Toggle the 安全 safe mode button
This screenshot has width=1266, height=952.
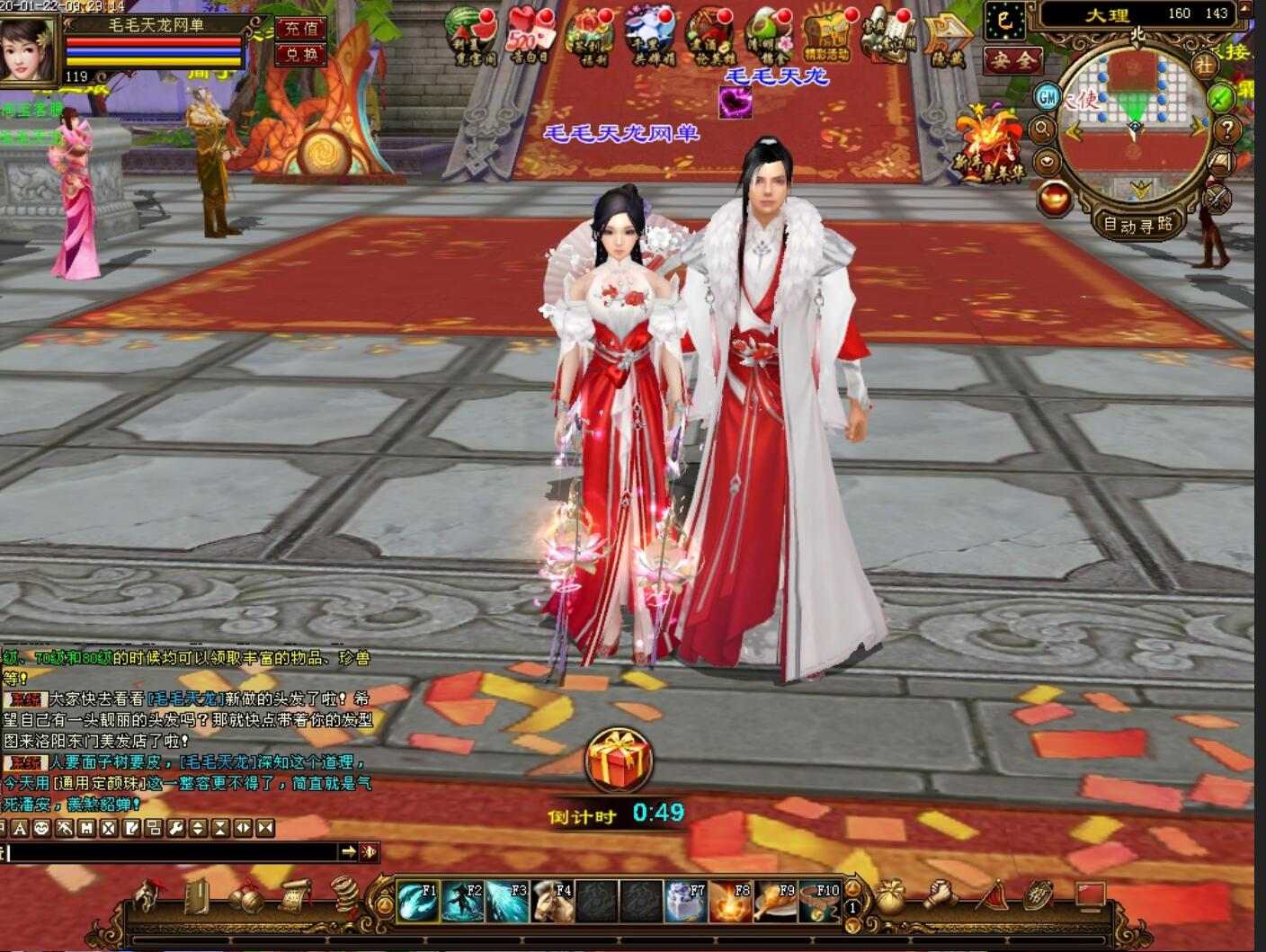tap(1012, 60)
